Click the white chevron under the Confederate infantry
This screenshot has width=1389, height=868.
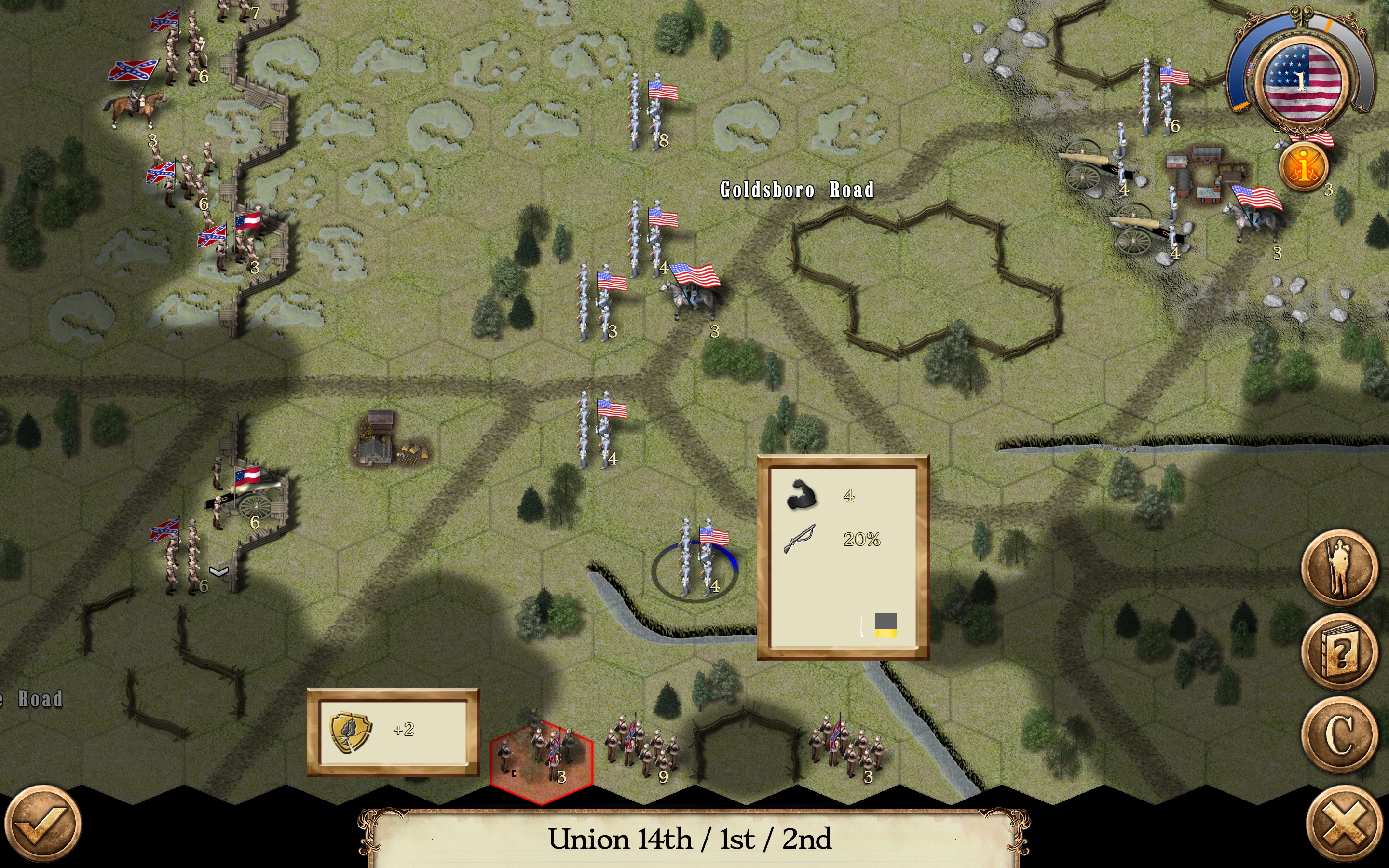(x=218, y=570)
